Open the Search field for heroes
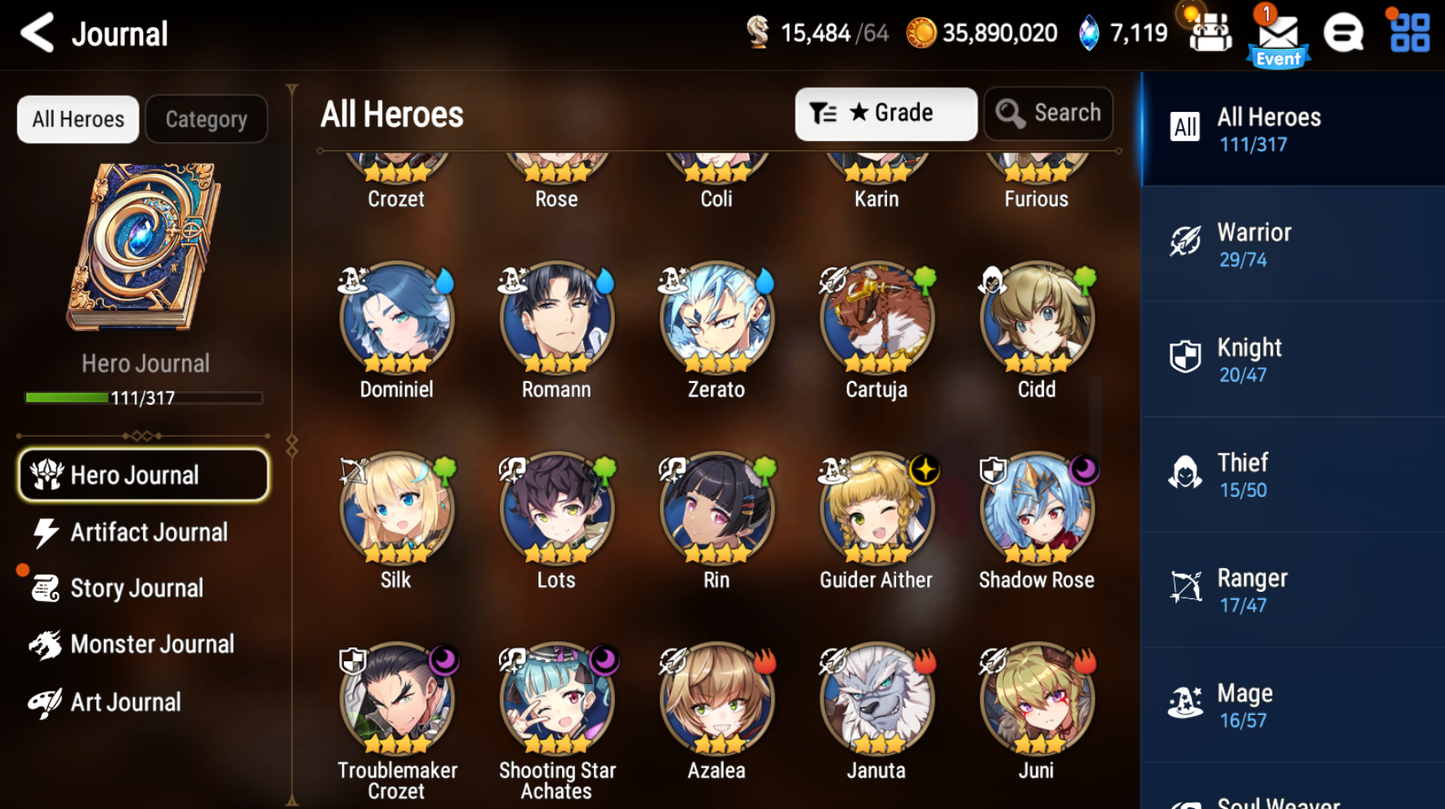1445x809 pixels. click(x=1048, y=113)
